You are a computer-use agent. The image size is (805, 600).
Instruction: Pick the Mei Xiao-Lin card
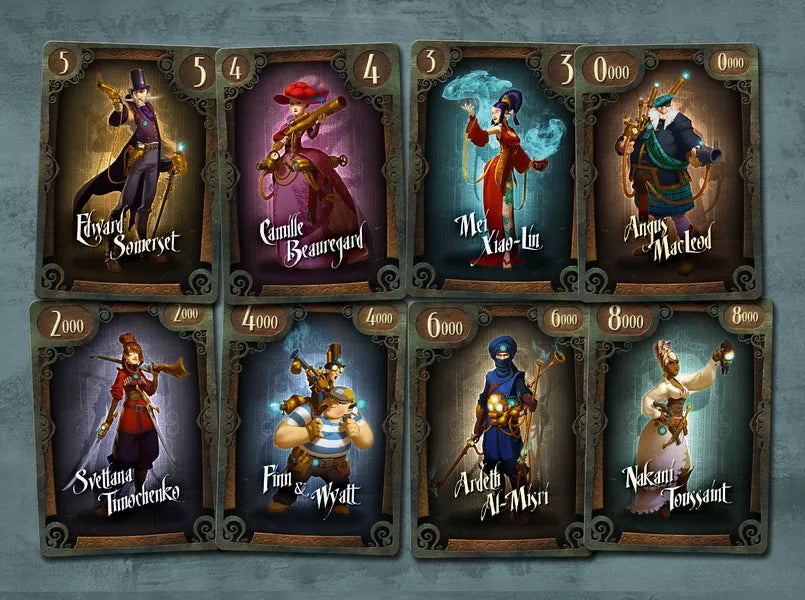(x=497, y=170)
